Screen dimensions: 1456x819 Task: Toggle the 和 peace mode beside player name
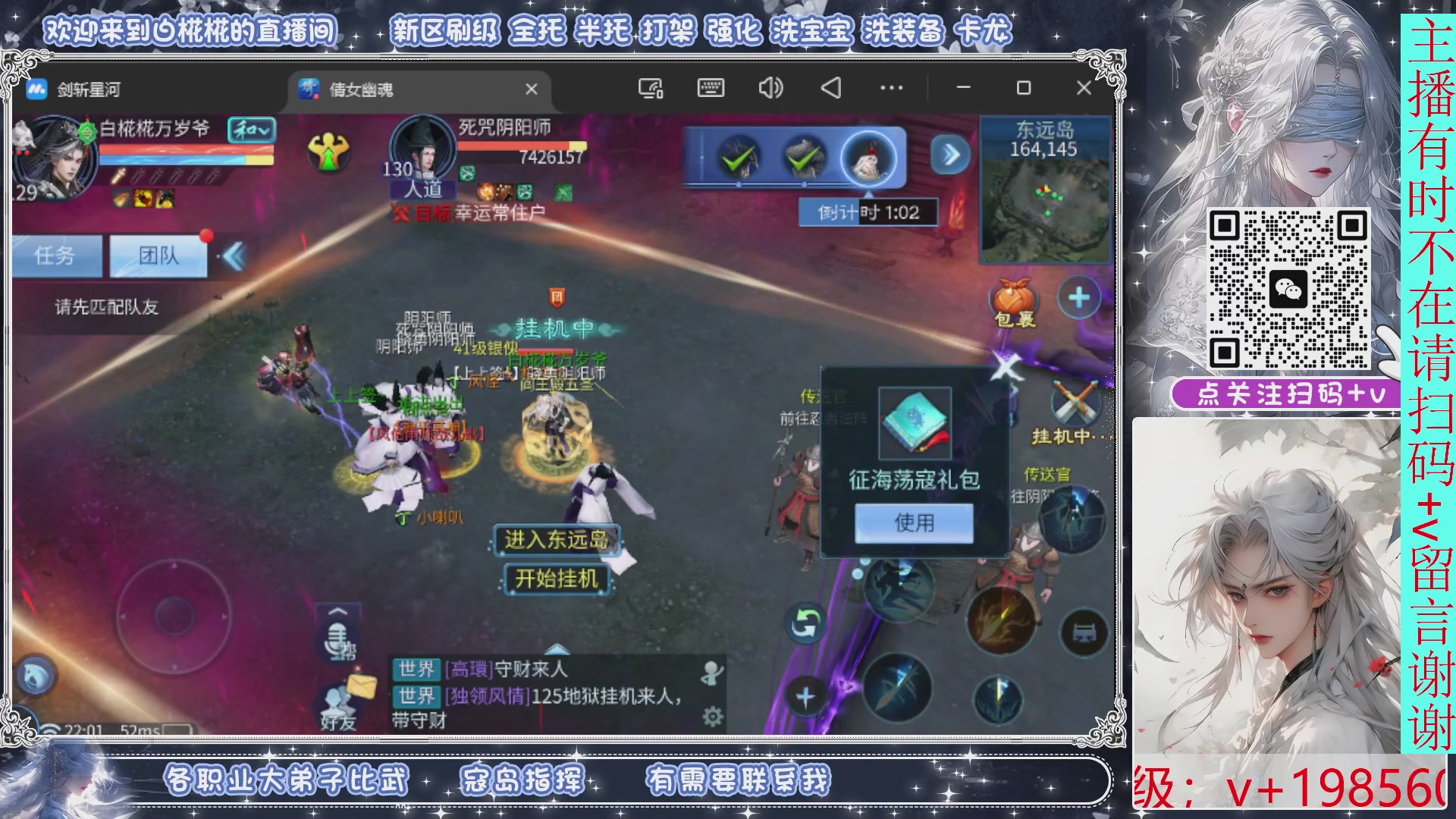coord(253,131)
